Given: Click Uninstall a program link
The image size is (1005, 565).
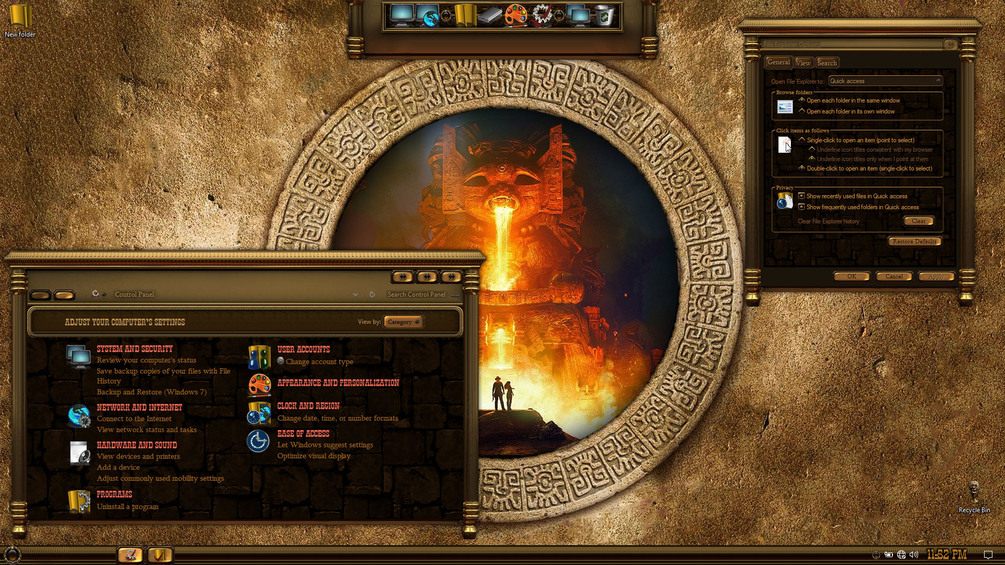Looking at the screenshot, I should coord(127,507).
